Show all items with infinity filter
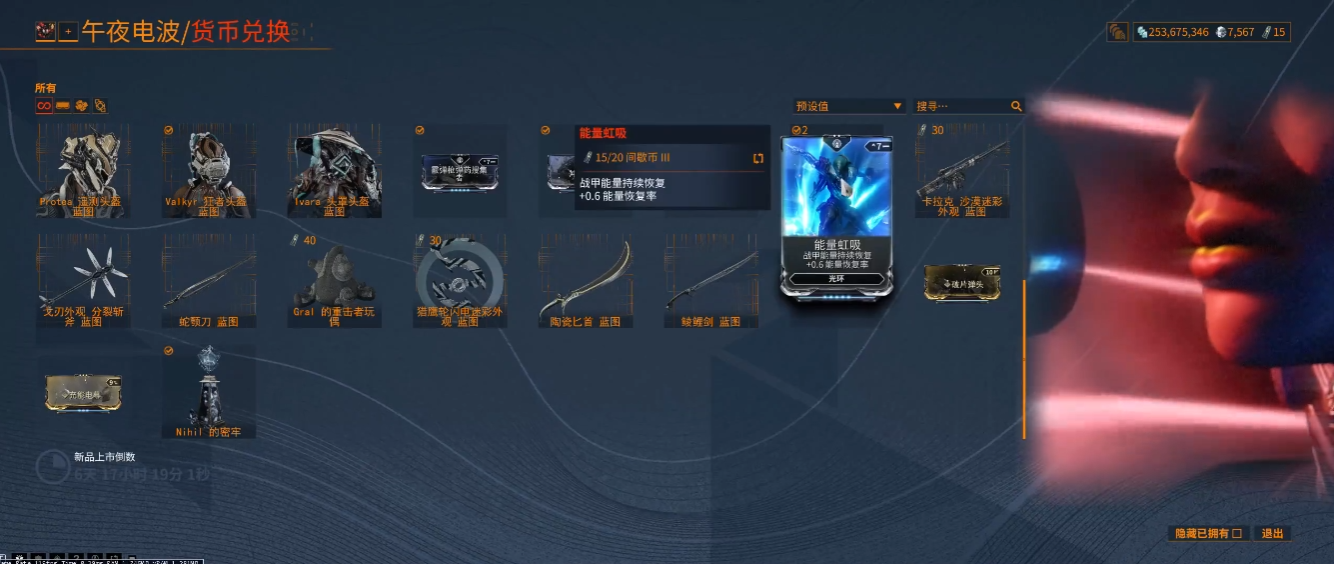The image size is (1334, 564). click(x=43, y=106)
